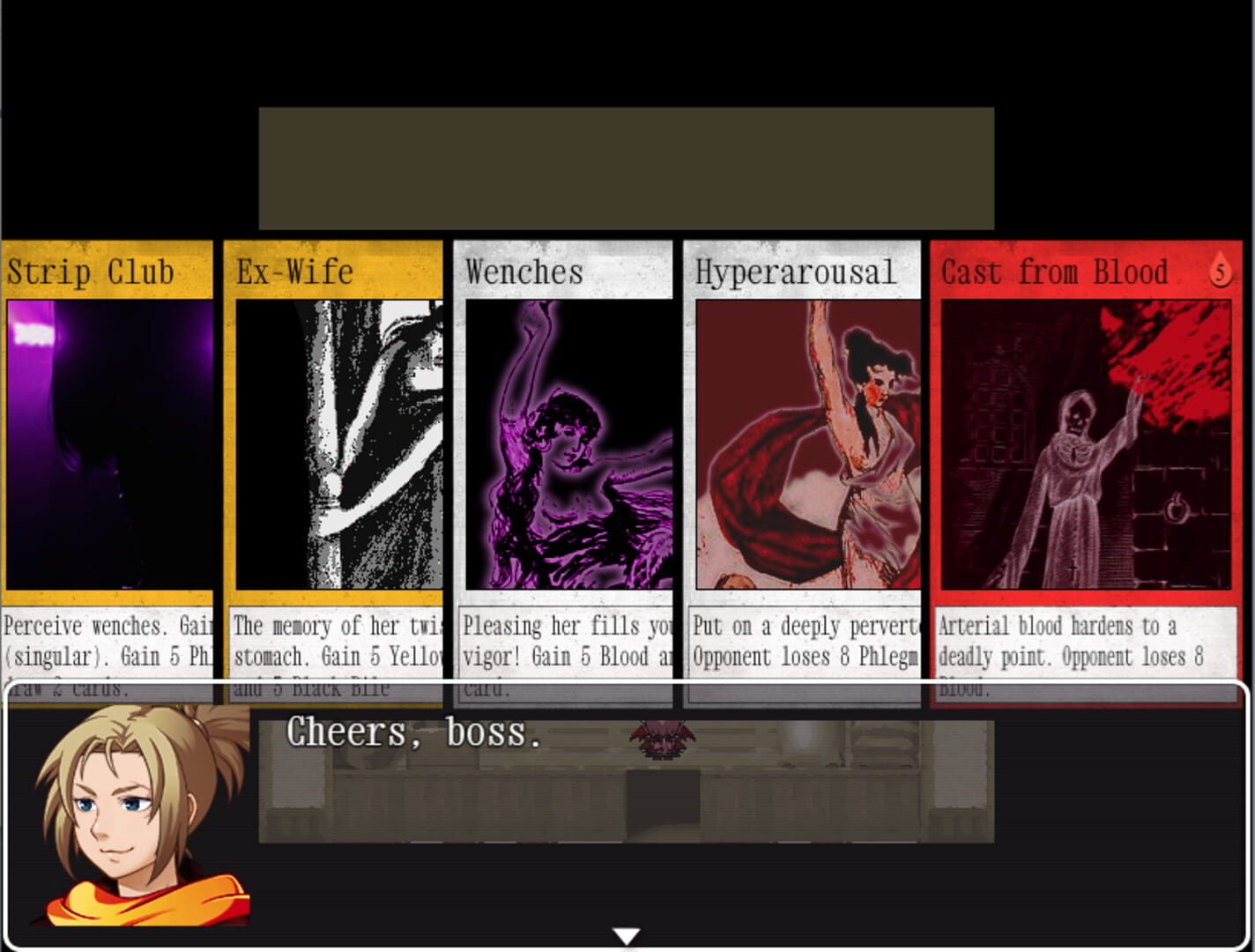Click the Wenches card title label
Image resolution: width=1255 pixels, height=952 pixels.
click(x=524, y=272)
